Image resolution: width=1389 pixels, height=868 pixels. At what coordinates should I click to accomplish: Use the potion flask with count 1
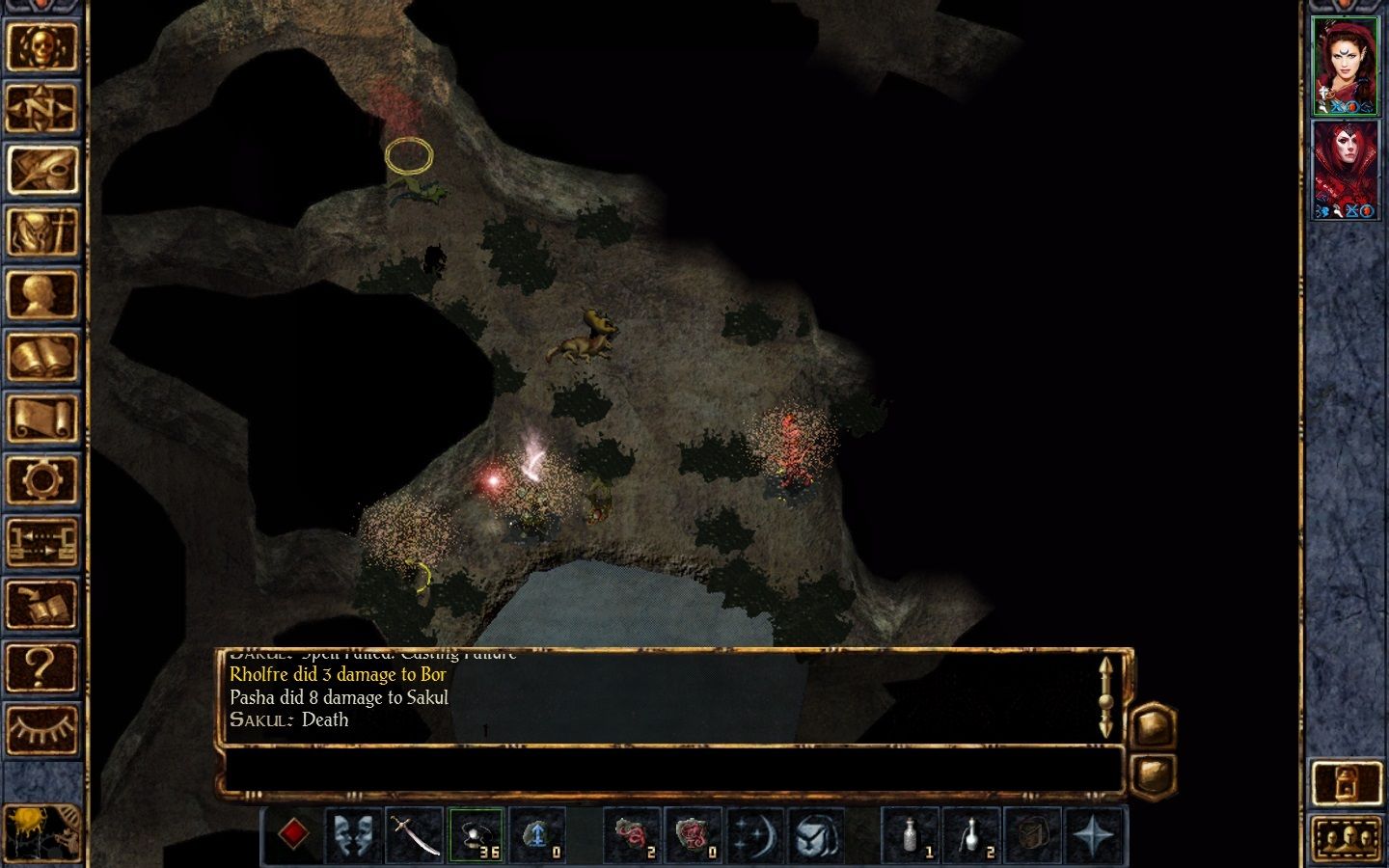(911, 835)
